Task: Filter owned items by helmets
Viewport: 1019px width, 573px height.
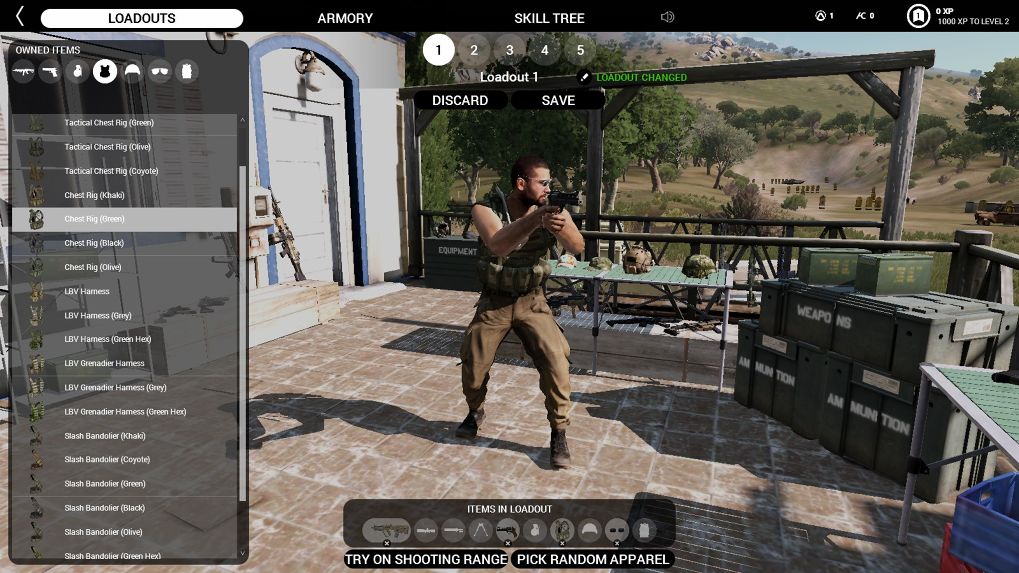Action: [x=132, y=71]
